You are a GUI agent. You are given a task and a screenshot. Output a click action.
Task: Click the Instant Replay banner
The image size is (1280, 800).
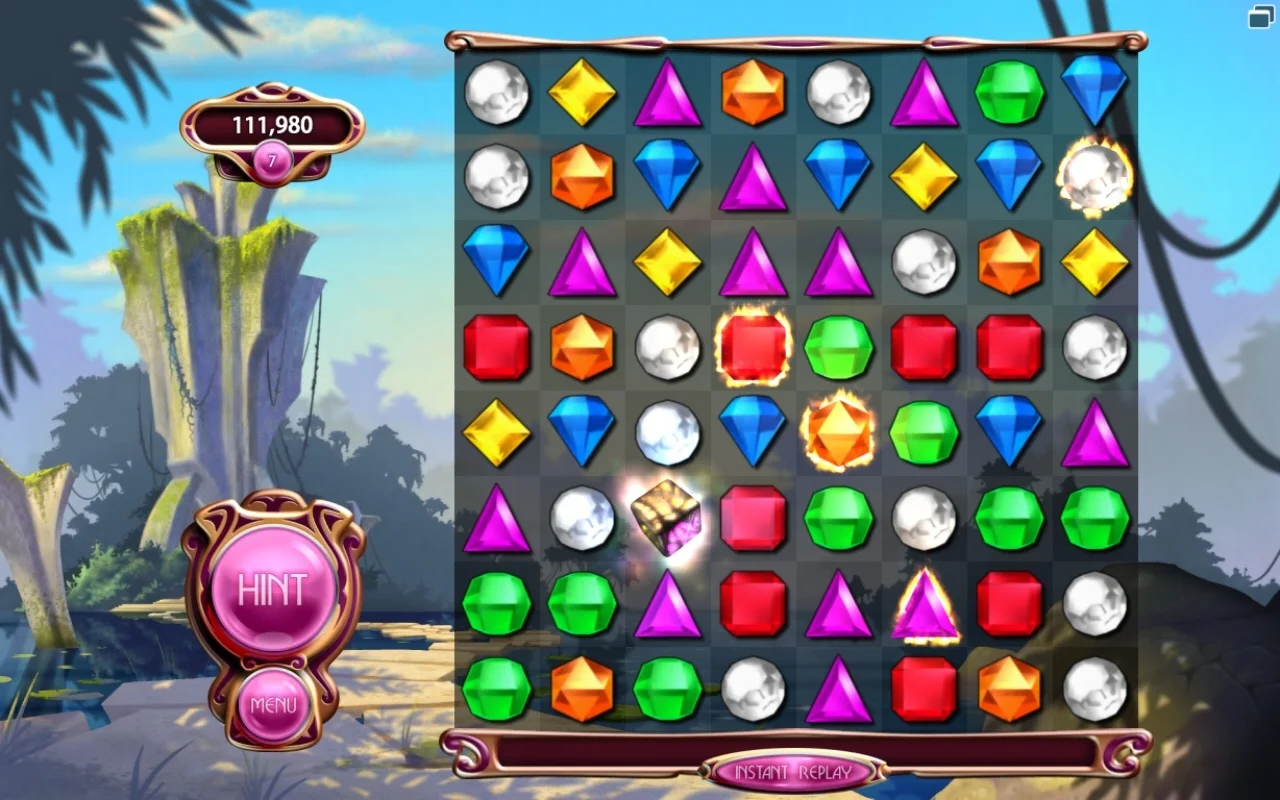click(795, 772)
